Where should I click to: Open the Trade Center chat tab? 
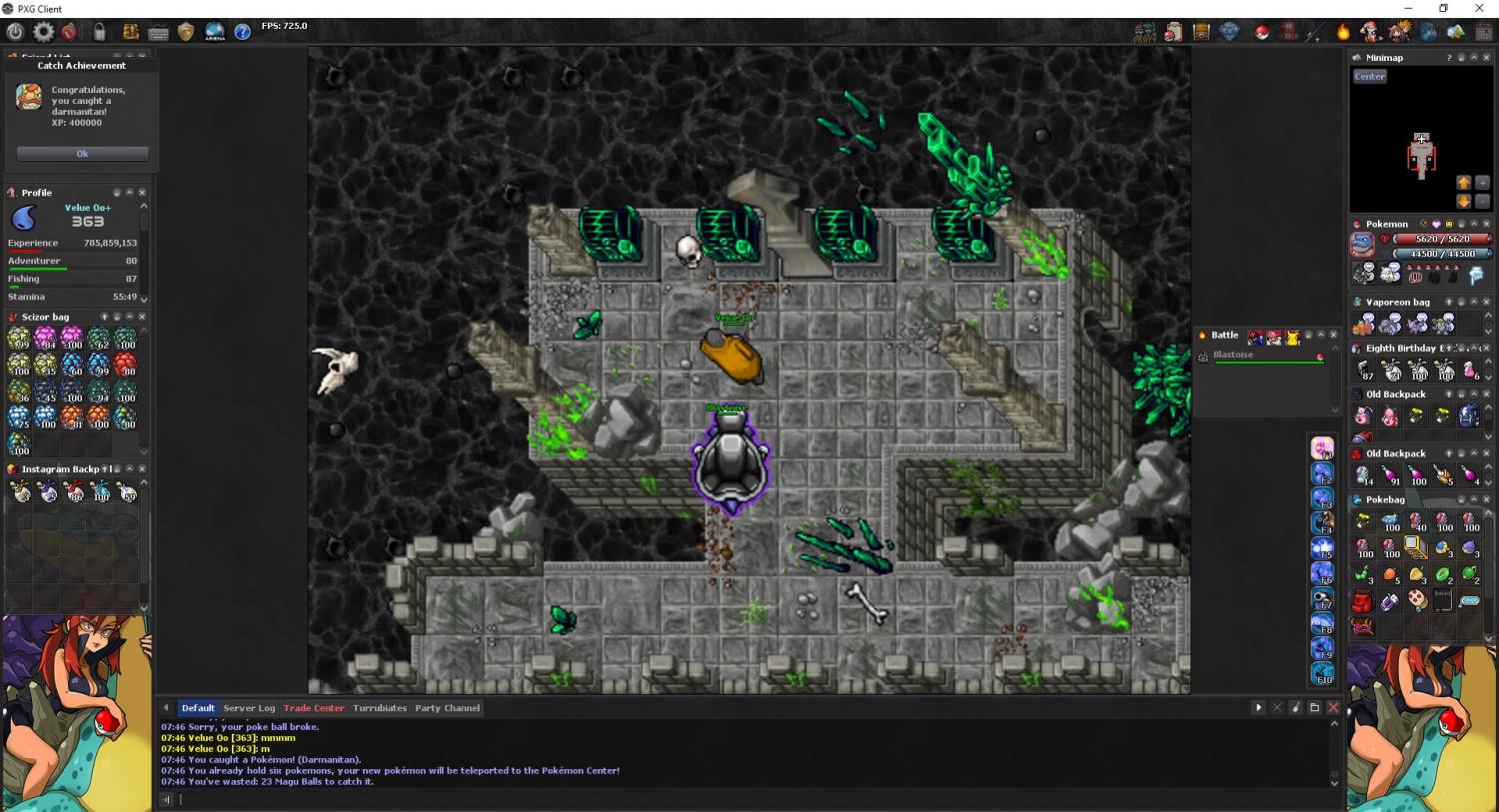[314, 708]
